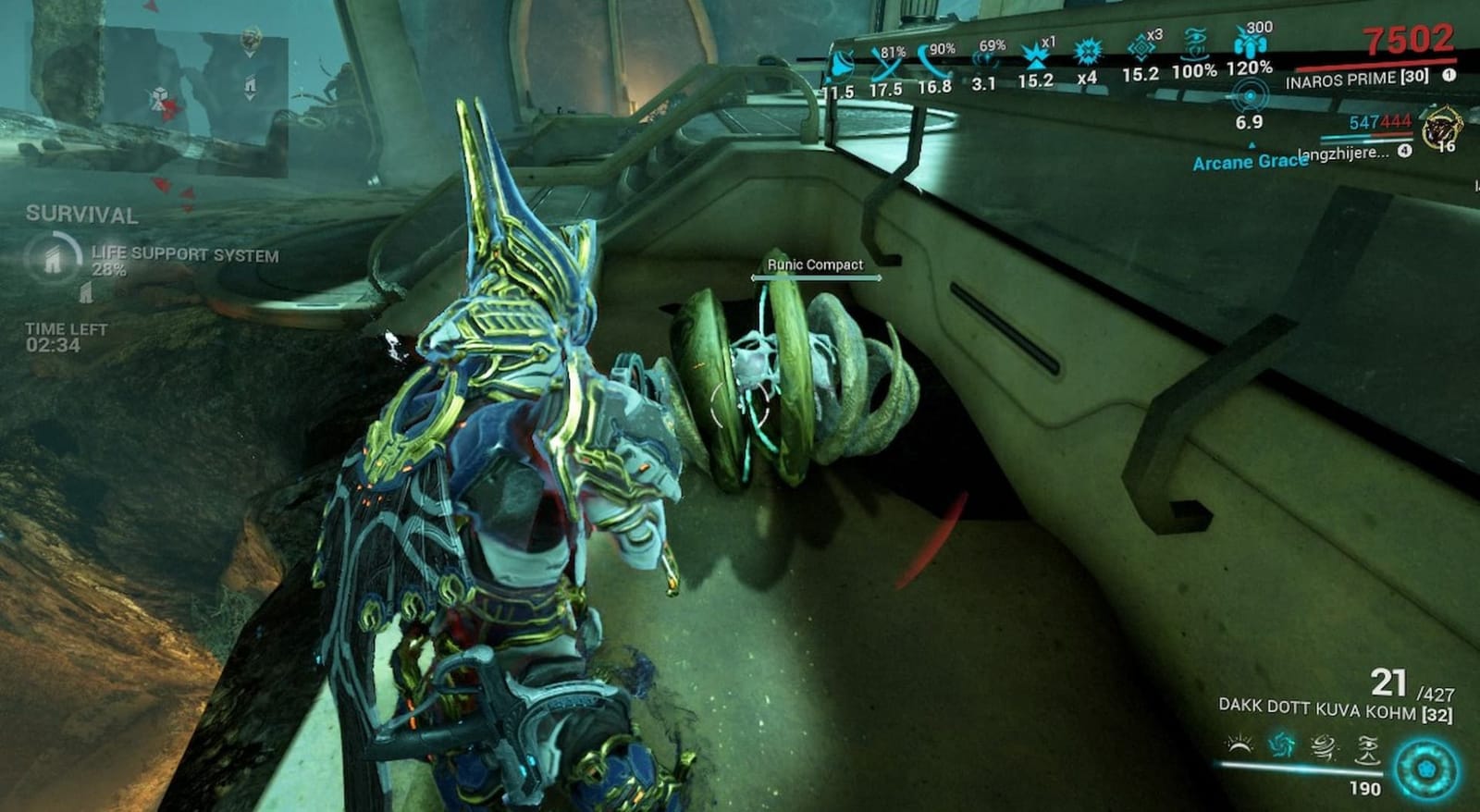1480x812 pixels.
Task: Trigger the Scarab Swarm ability icon
Action: [x=1366, y=744]
